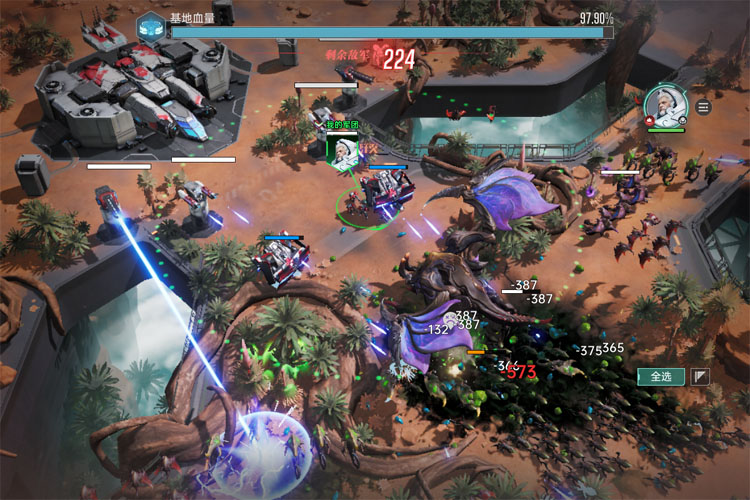Screen dimensions: 750x500
Task: Open the hamburger menu beside the commander portrait
Action: click(x=703, y=107)
